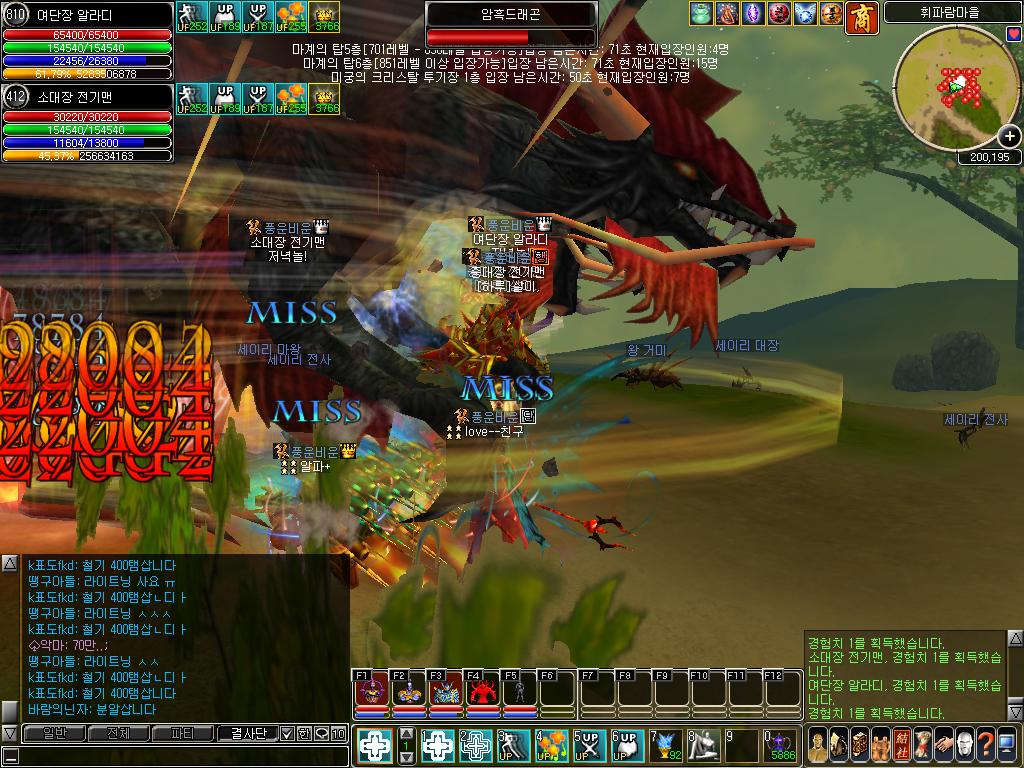This screenshot has width=1024, height=768.
Task: Toggle the 한 Korean input mode button
Action: [x=305, y=733]
